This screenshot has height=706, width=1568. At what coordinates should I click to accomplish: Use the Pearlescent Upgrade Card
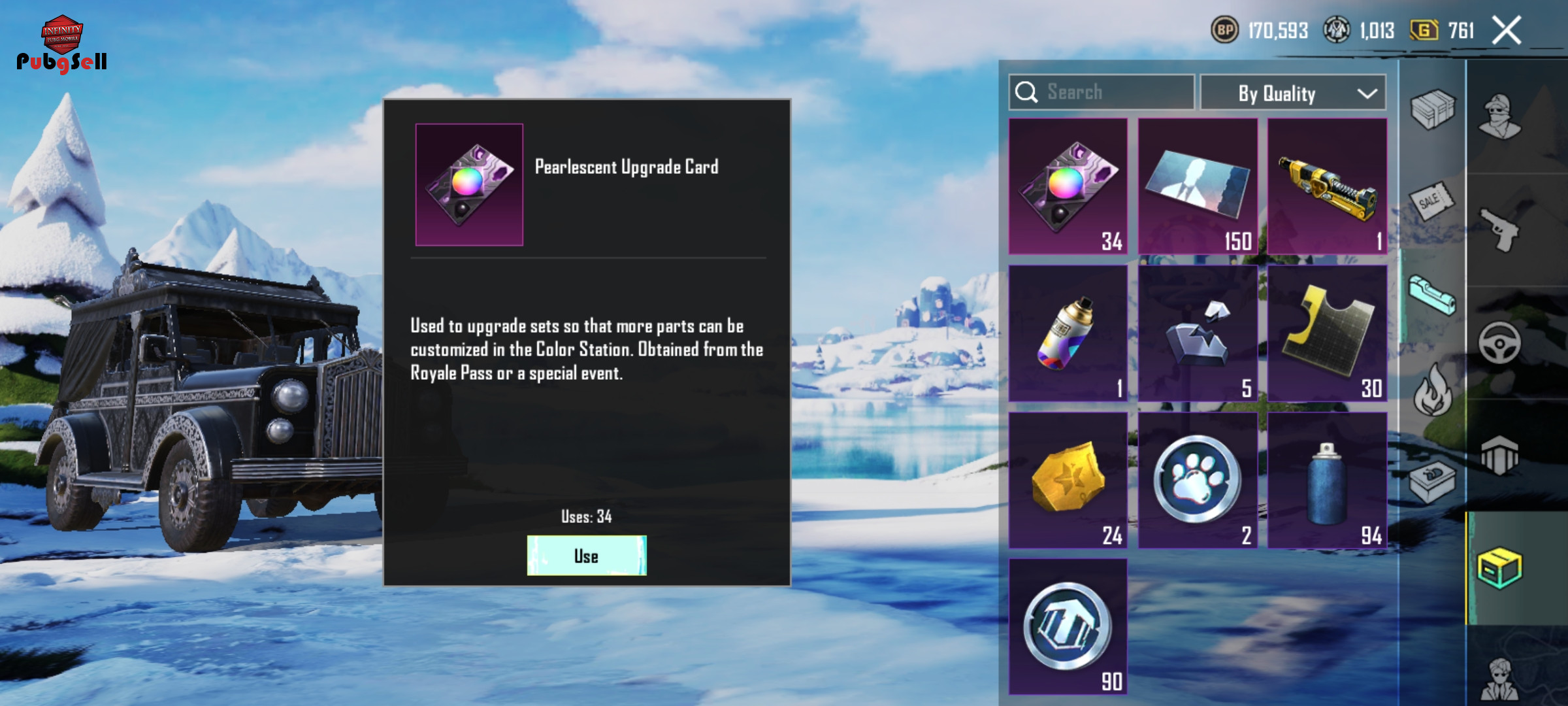coord(587,556)
